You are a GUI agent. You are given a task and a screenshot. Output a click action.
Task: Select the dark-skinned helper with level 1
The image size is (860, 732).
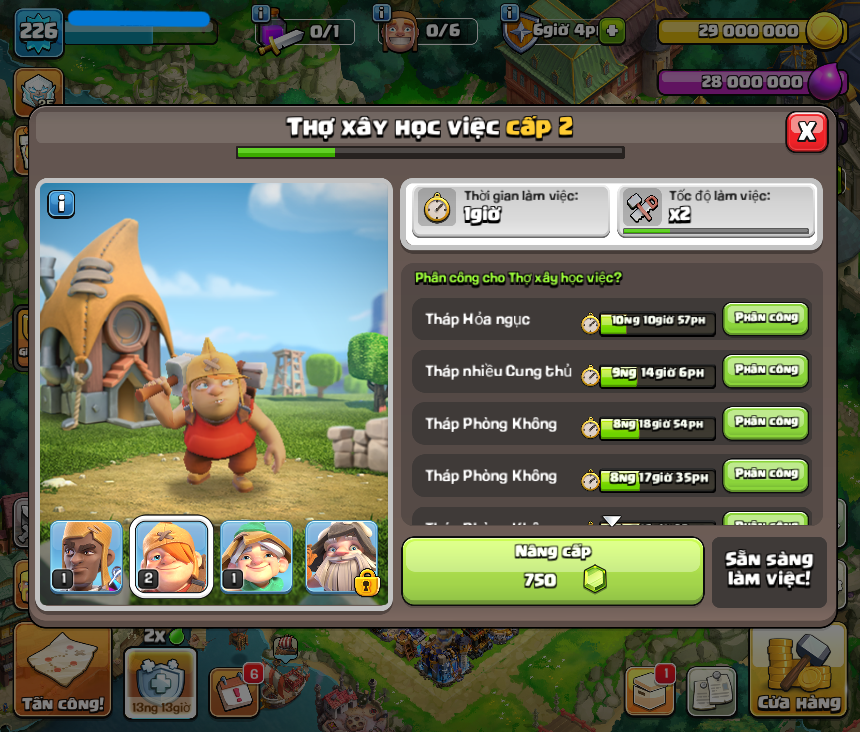pos(86,557)
